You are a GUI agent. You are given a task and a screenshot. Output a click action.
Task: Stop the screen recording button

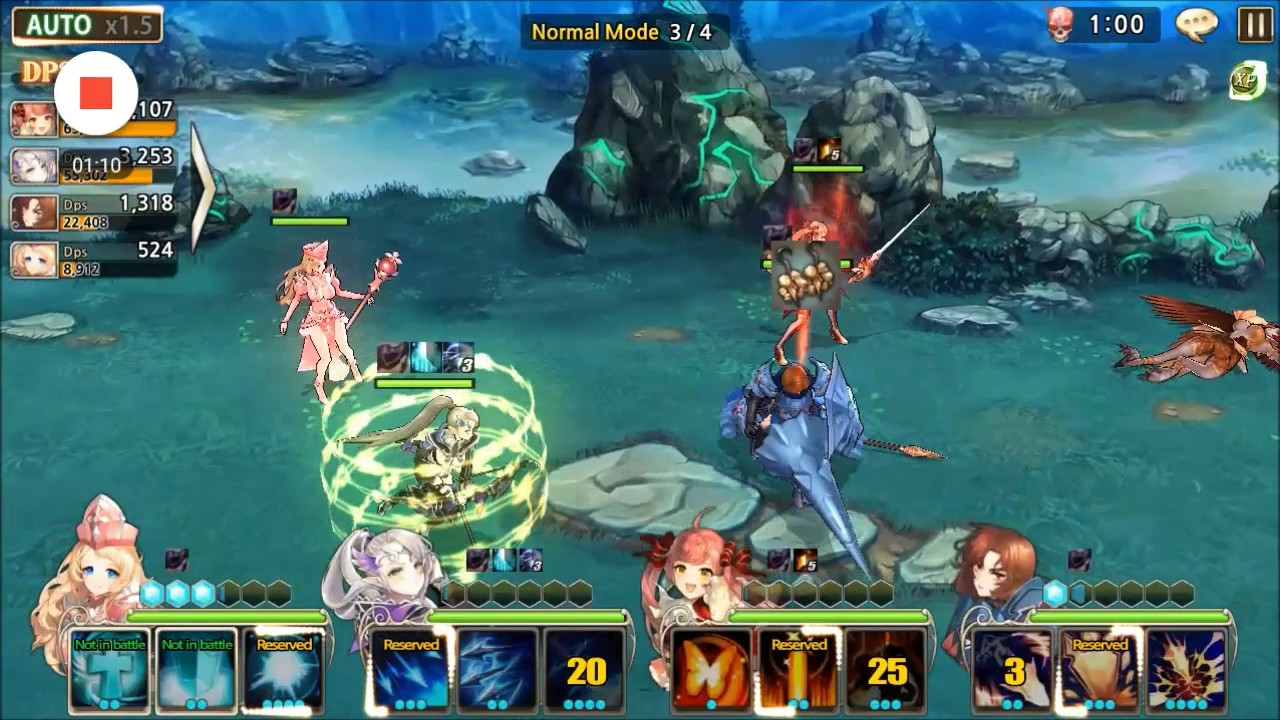click(x=96, y=92)
